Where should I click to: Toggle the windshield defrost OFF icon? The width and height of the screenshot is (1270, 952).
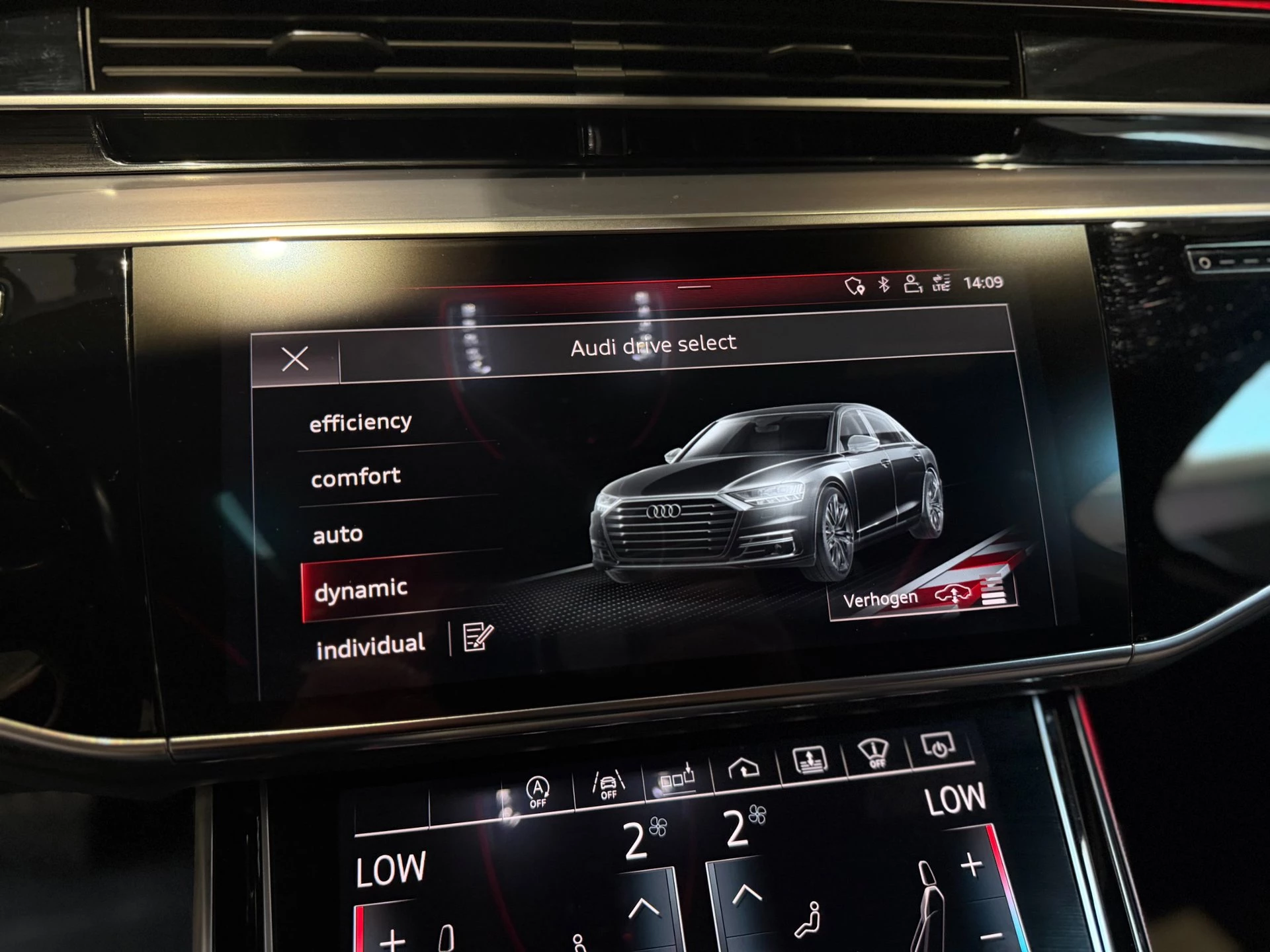point(874,751)
